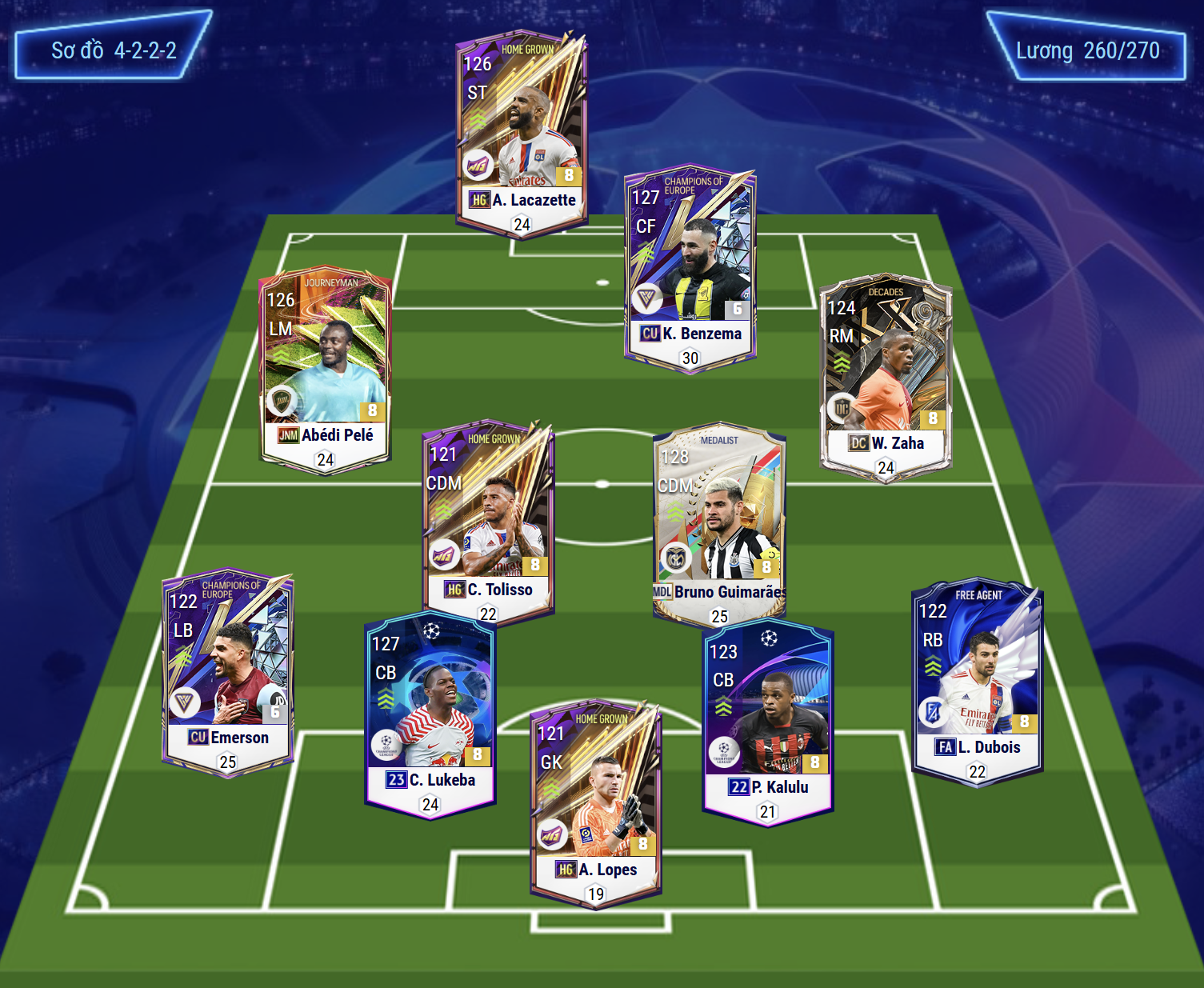
Task: Pick the Abédi Pelé LM card
Action: click(326, 368)
